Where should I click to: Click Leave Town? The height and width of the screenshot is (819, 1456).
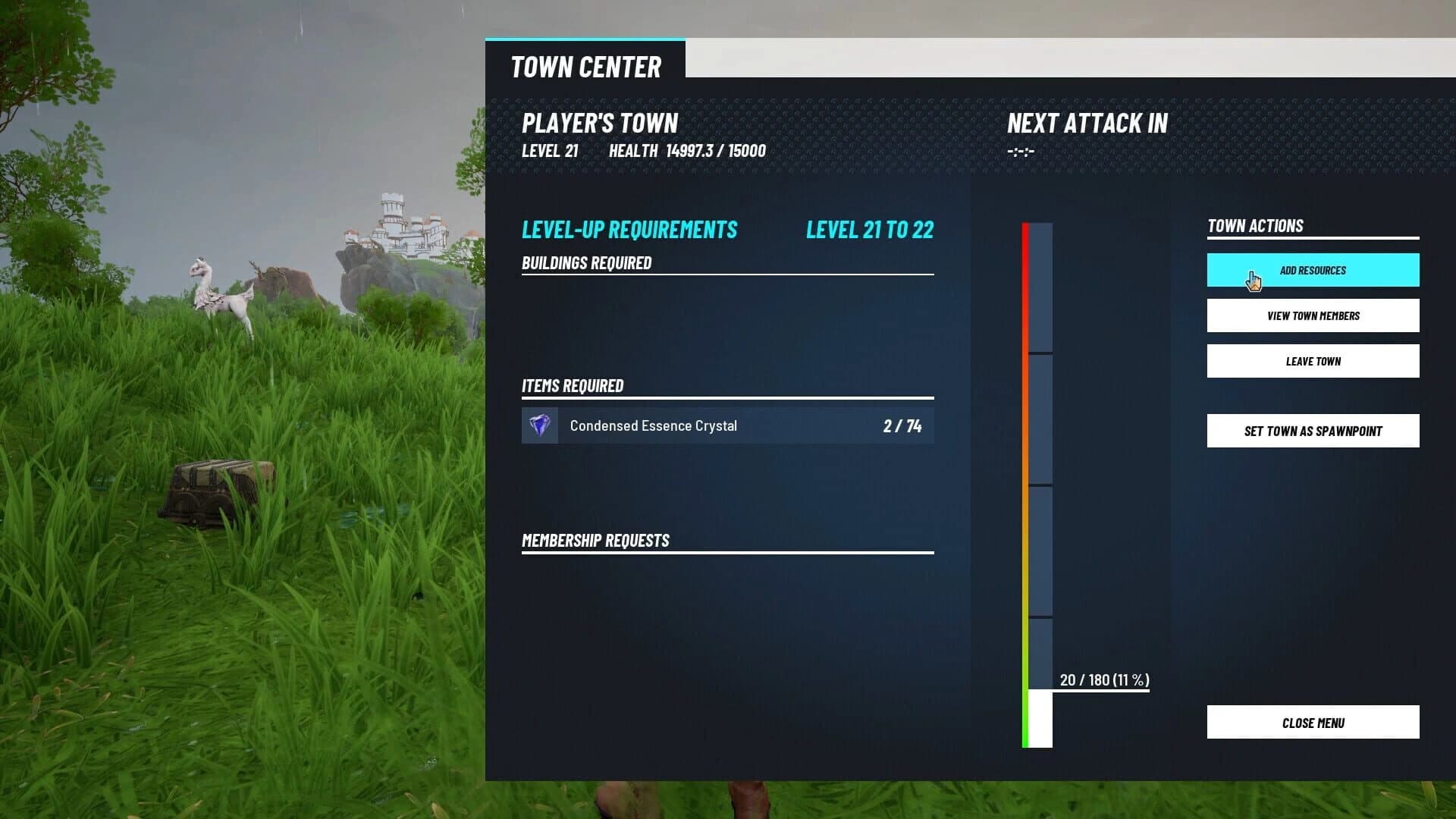click(1313, 361)
